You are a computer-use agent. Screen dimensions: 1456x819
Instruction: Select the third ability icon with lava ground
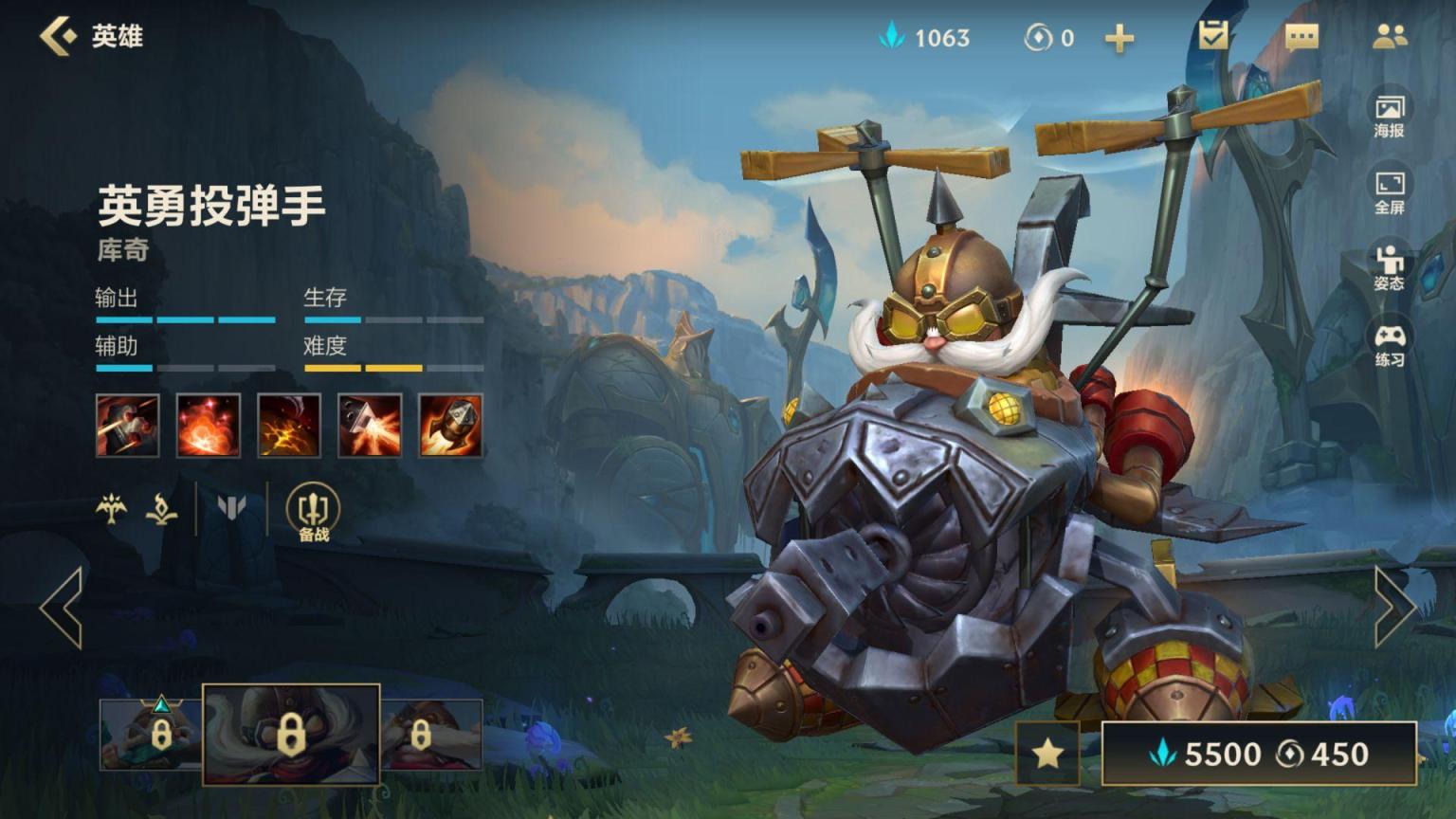point(289,426)
